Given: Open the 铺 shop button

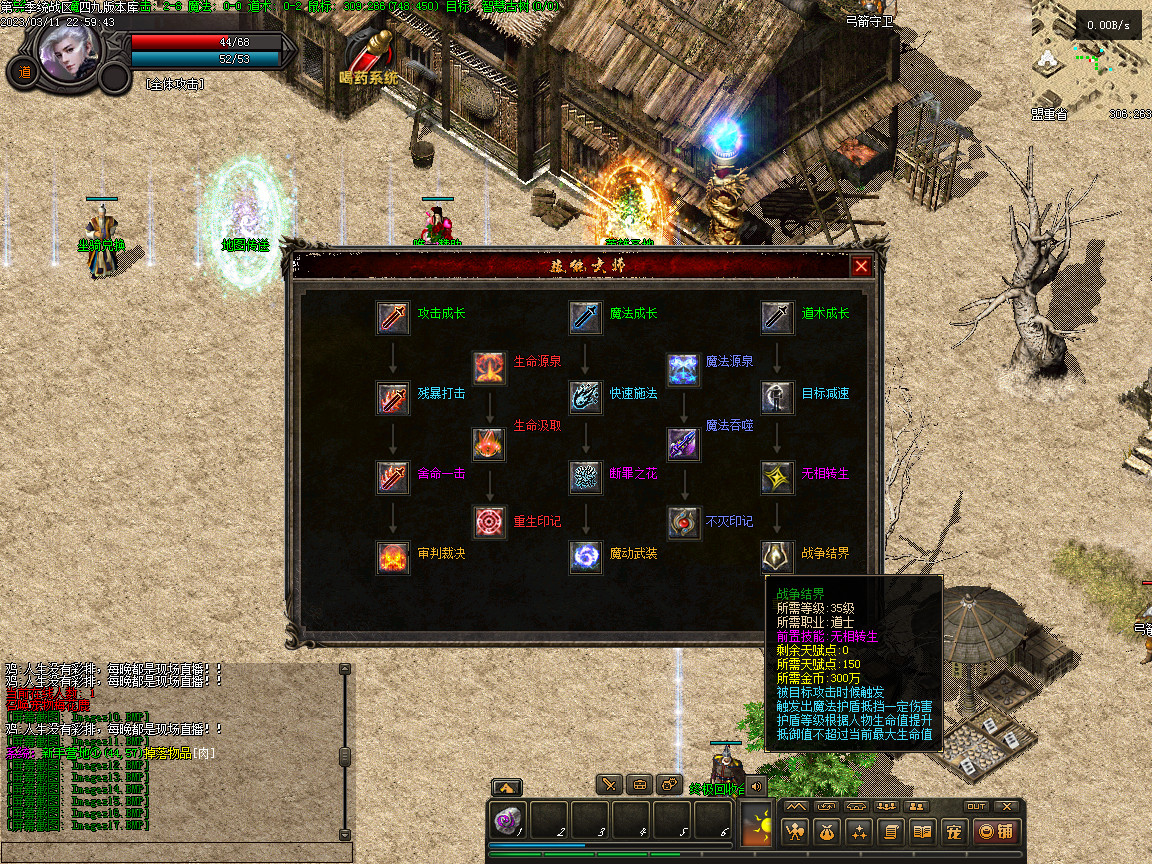Looking at the screenshot, I should coord(996,831).
